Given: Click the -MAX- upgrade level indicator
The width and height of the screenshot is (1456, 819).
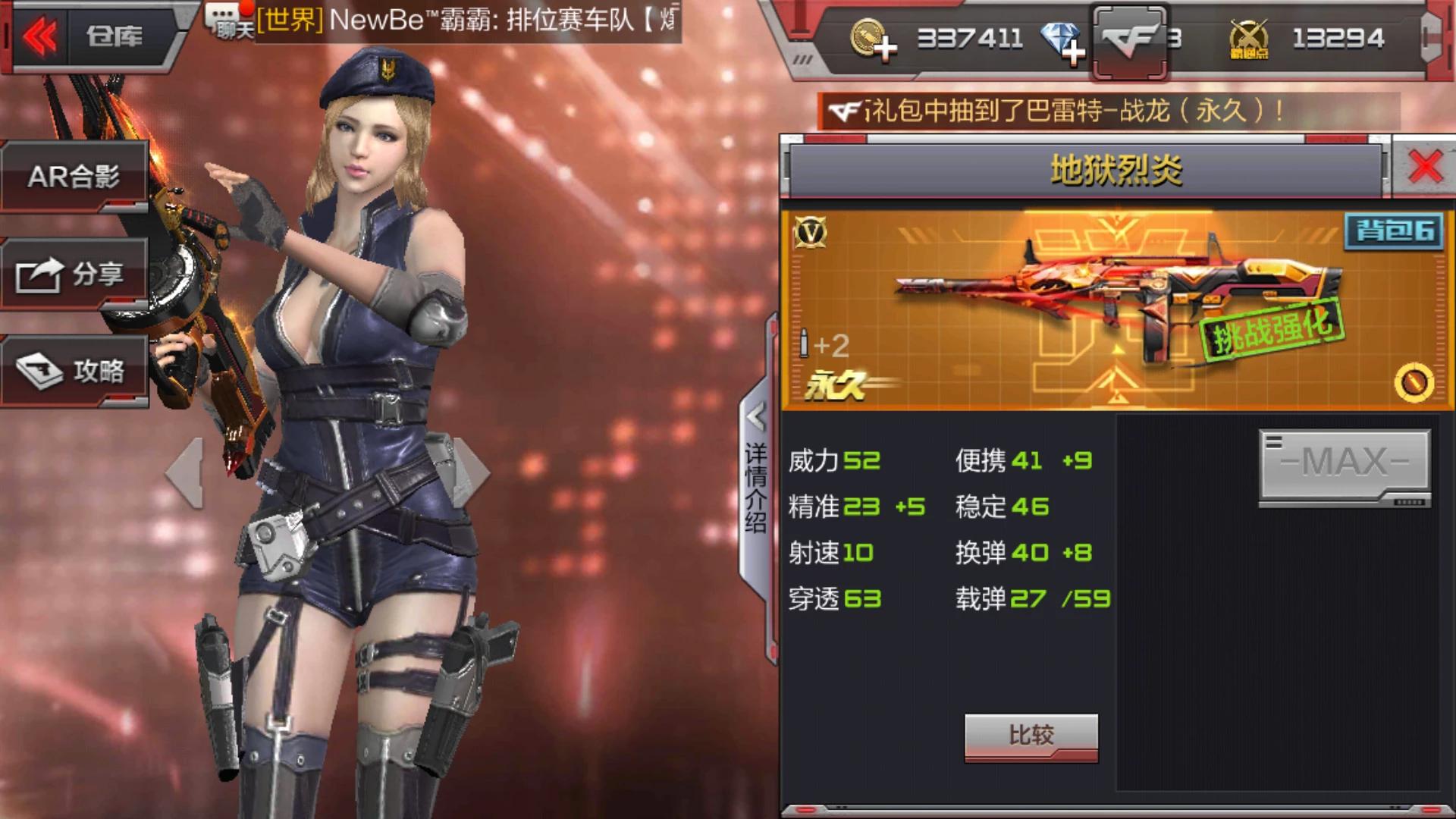Looking at the screenshot, I should click(x=1345, y=468).
